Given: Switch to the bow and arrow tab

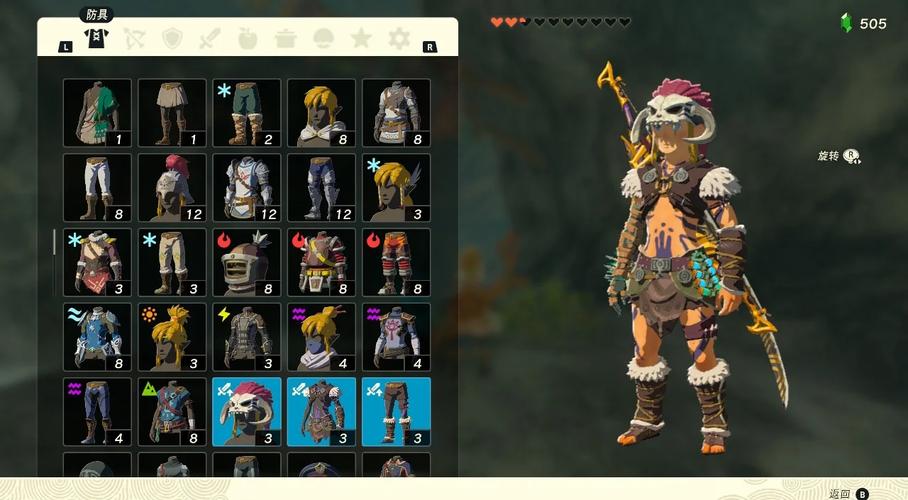Looking at the screenshot, I should (134, 39).
